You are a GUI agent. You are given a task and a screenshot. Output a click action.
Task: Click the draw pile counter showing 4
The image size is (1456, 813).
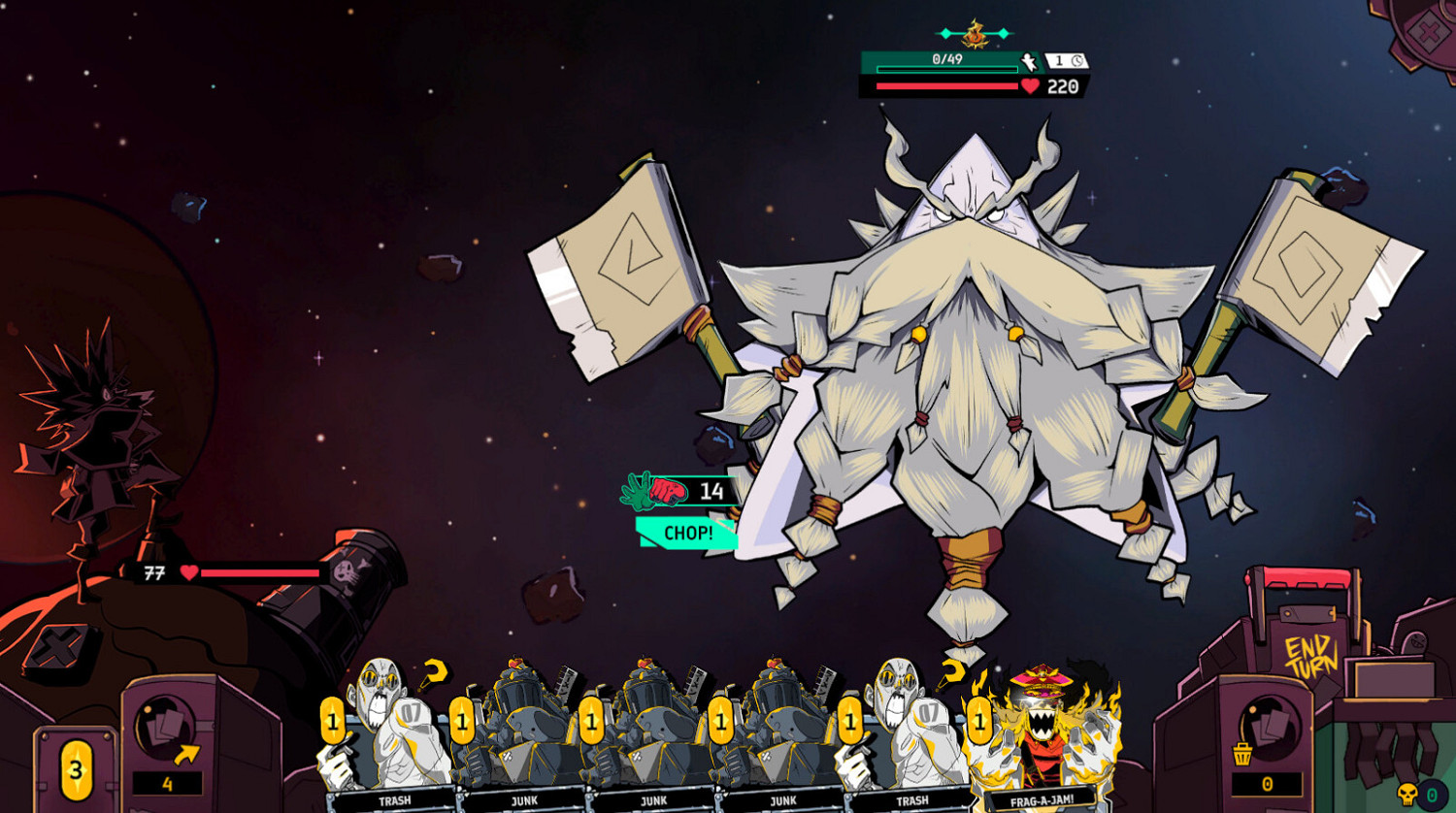[x=168, y=784]
